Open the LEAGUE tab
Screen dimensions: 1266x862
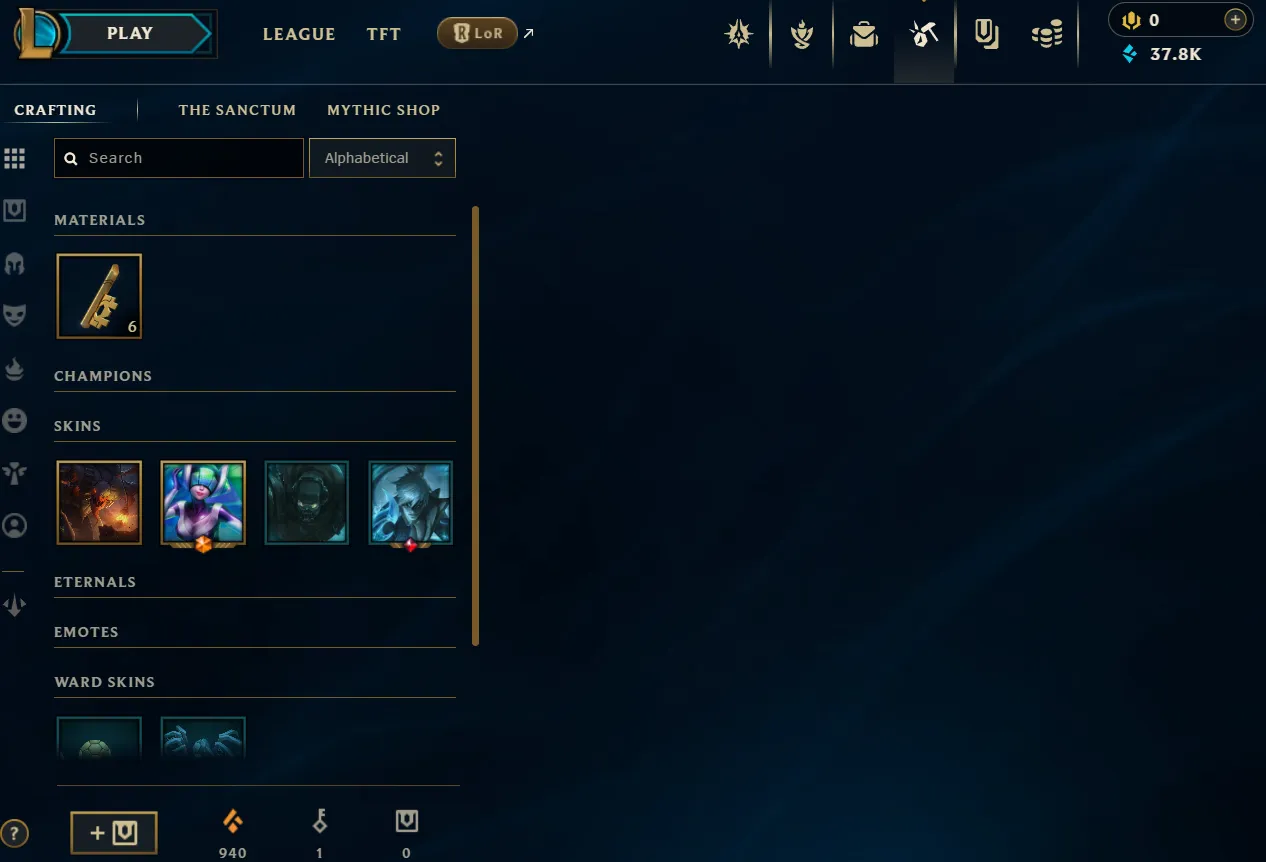299,34
